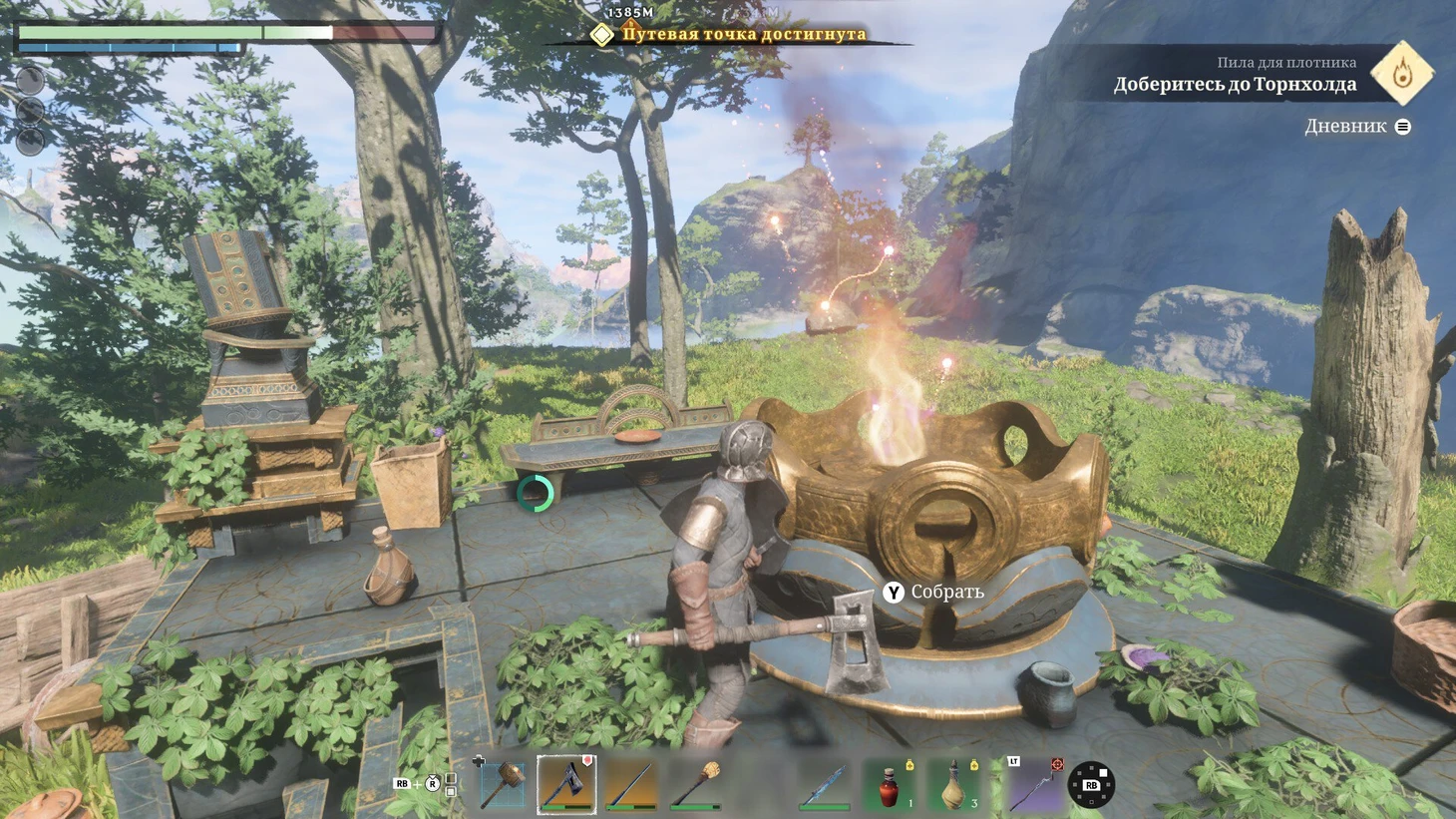The image size is (1456, 819).
Task: Select the construction hammer hotbar slot
Action: pos(504,784)
